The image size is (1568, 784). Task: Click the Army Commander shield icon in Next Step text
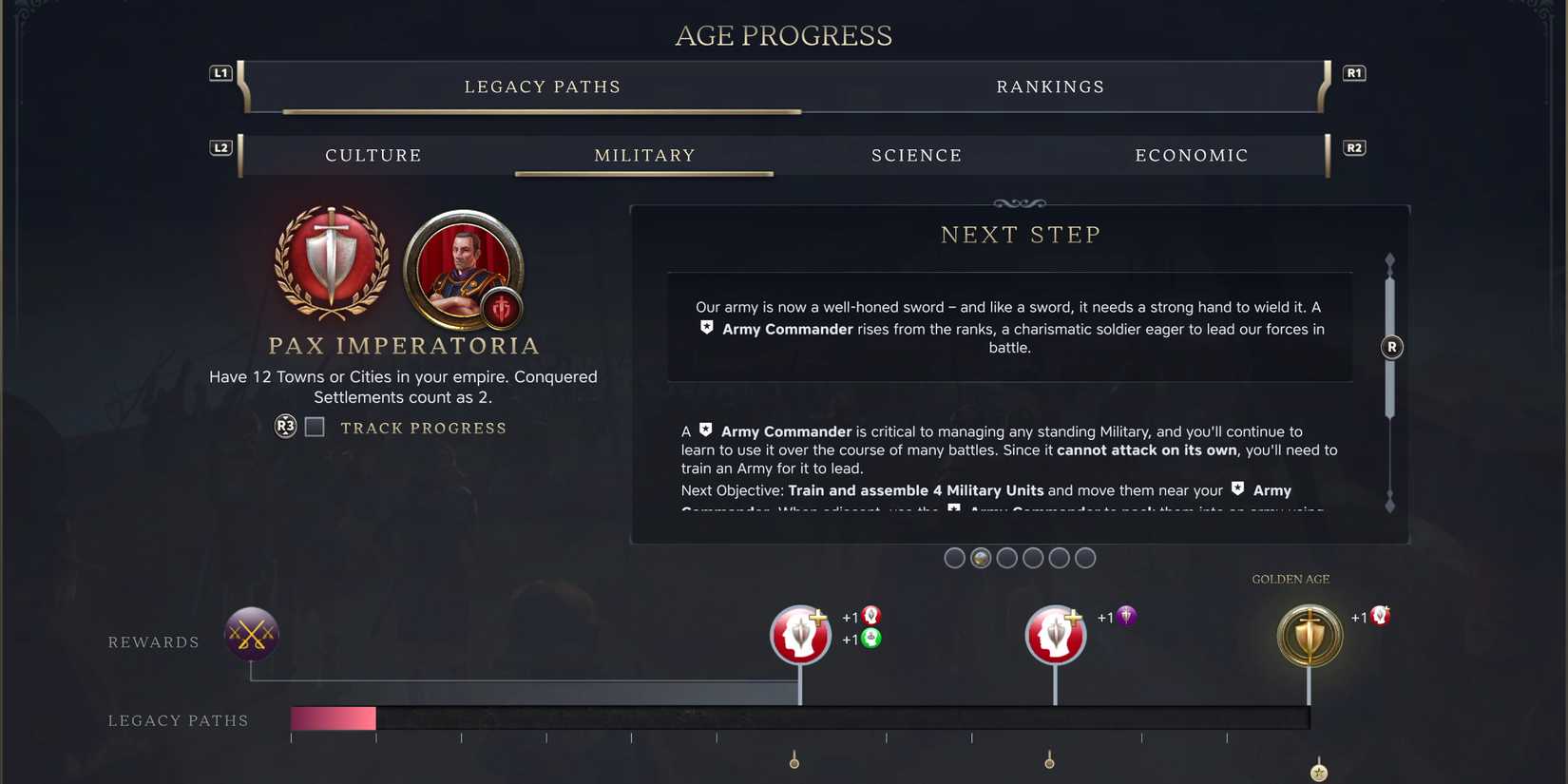pyautogui.click(x=706, y=327)
